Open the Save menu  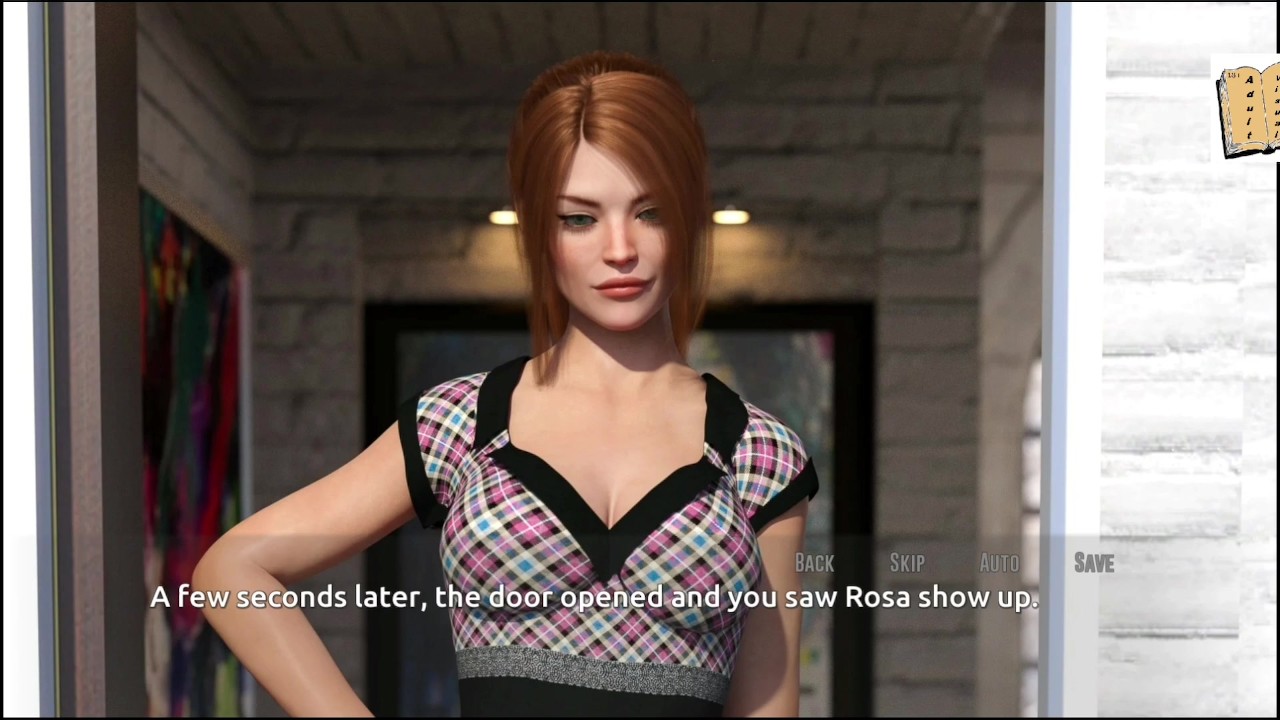point(1093,563)
